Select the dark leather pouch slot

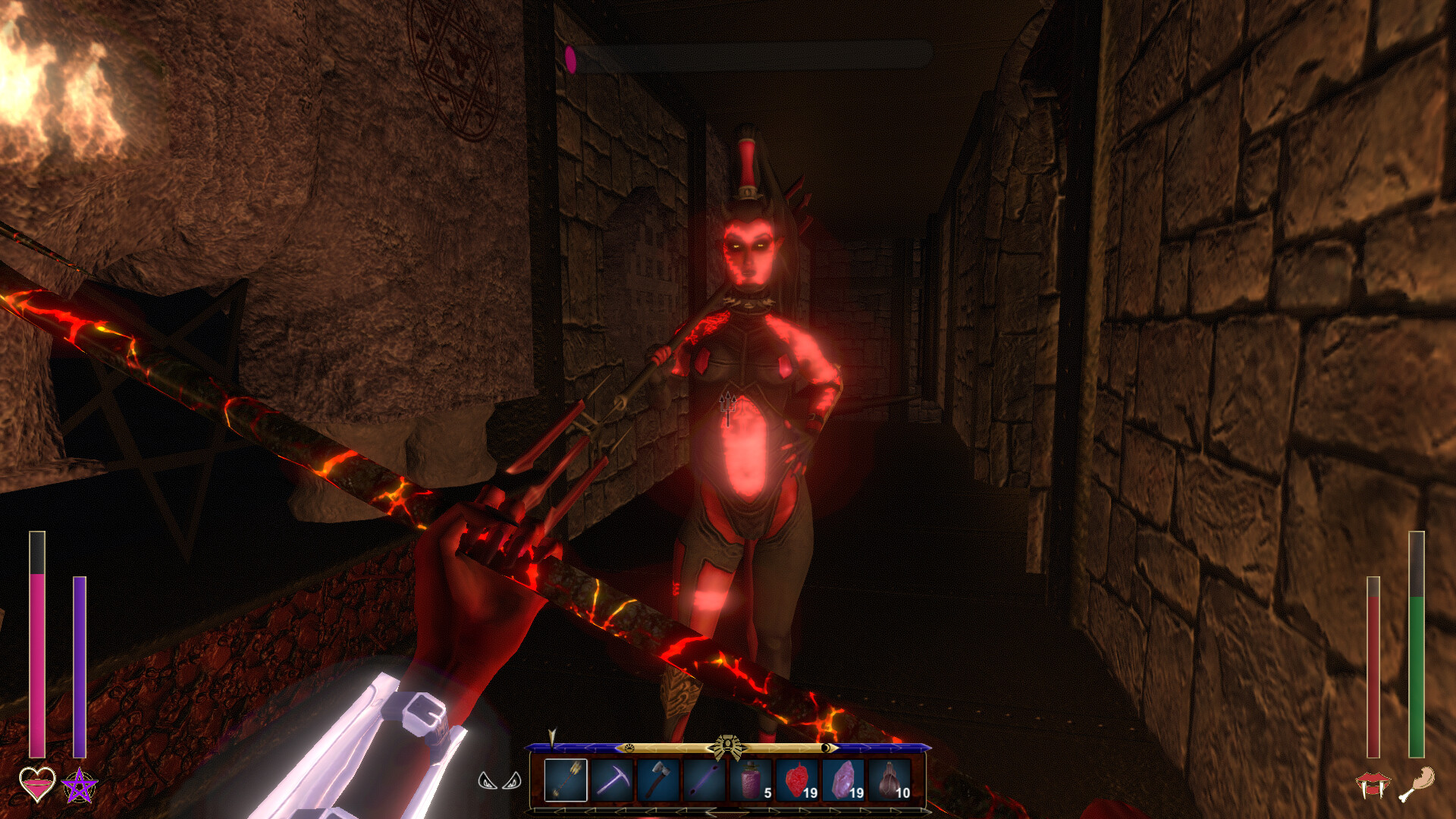pos(890,779)
